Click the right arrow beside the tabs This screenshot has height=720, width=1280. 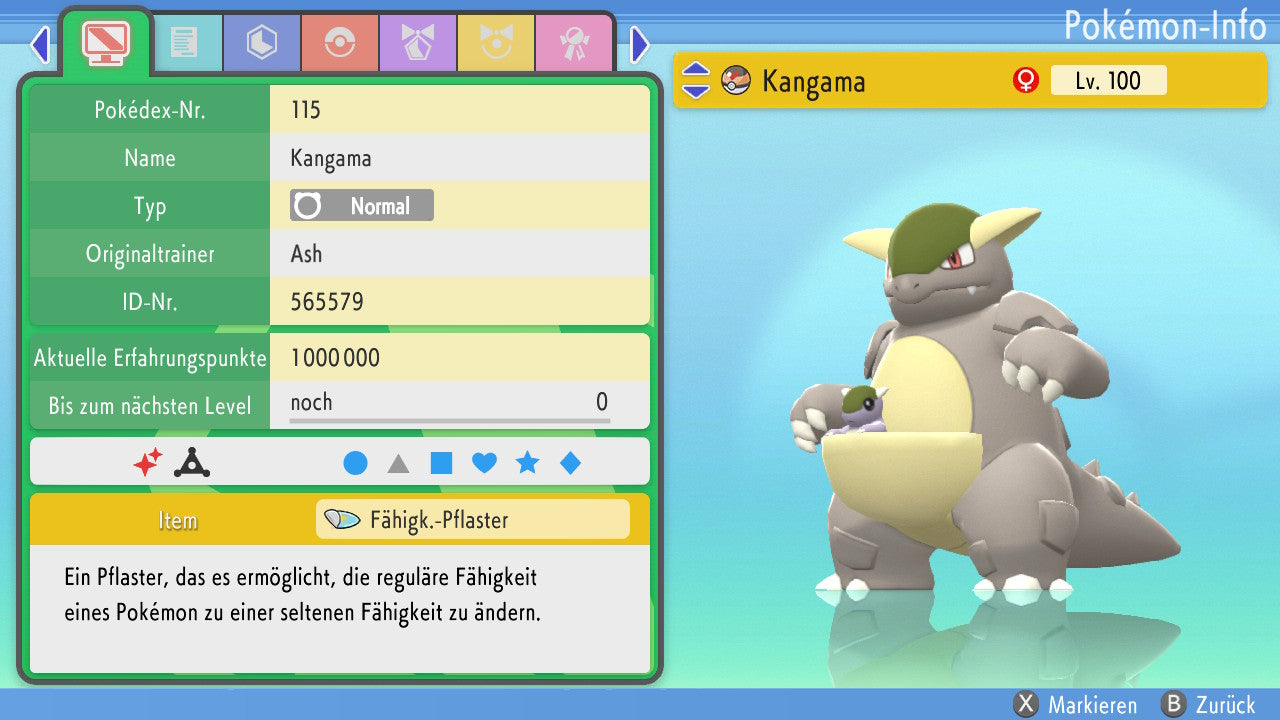(x=640, y=44)
